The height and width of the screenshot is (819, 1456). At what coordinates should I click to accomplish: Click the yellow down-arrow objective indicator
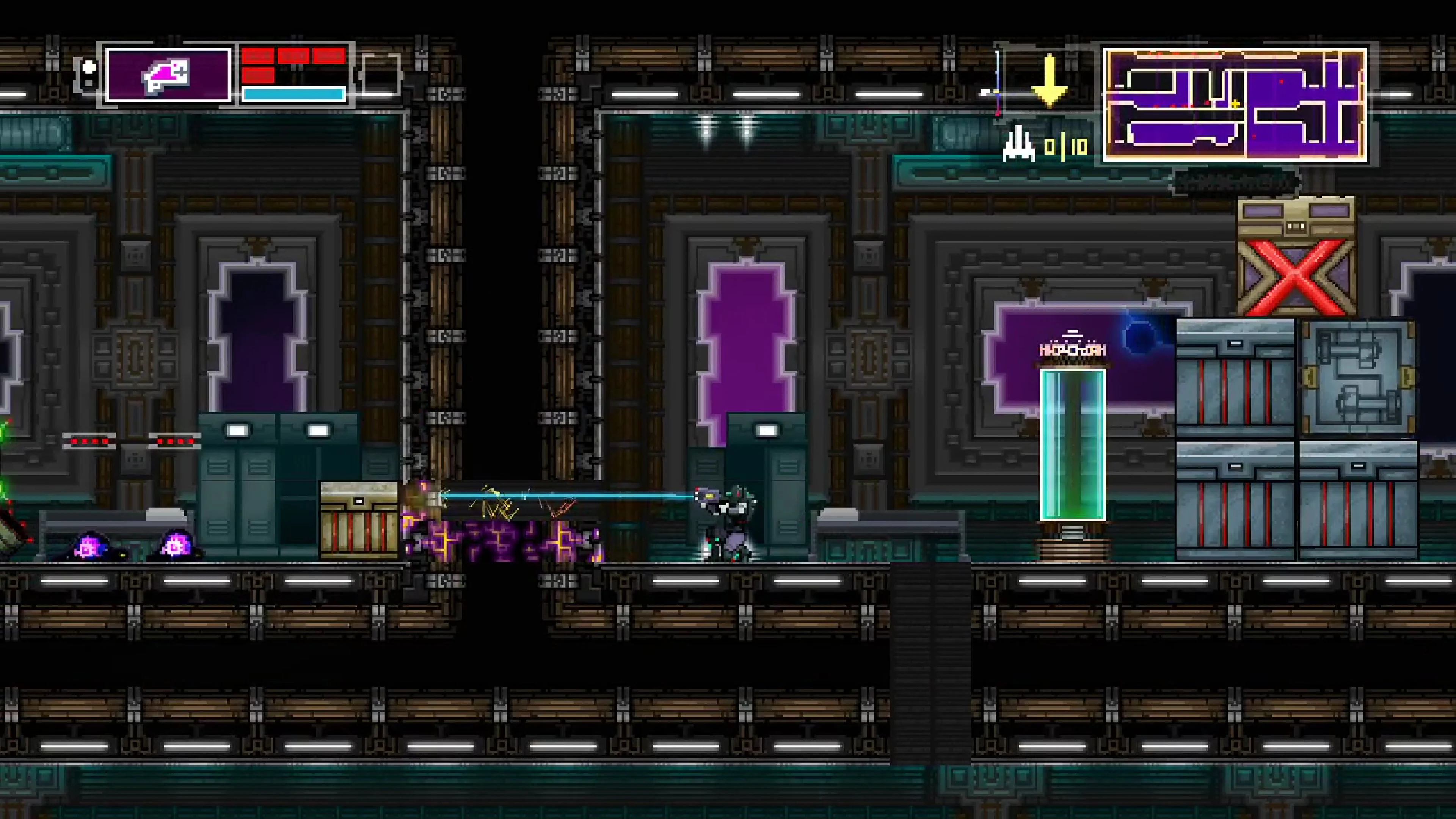coord(1050,82)
